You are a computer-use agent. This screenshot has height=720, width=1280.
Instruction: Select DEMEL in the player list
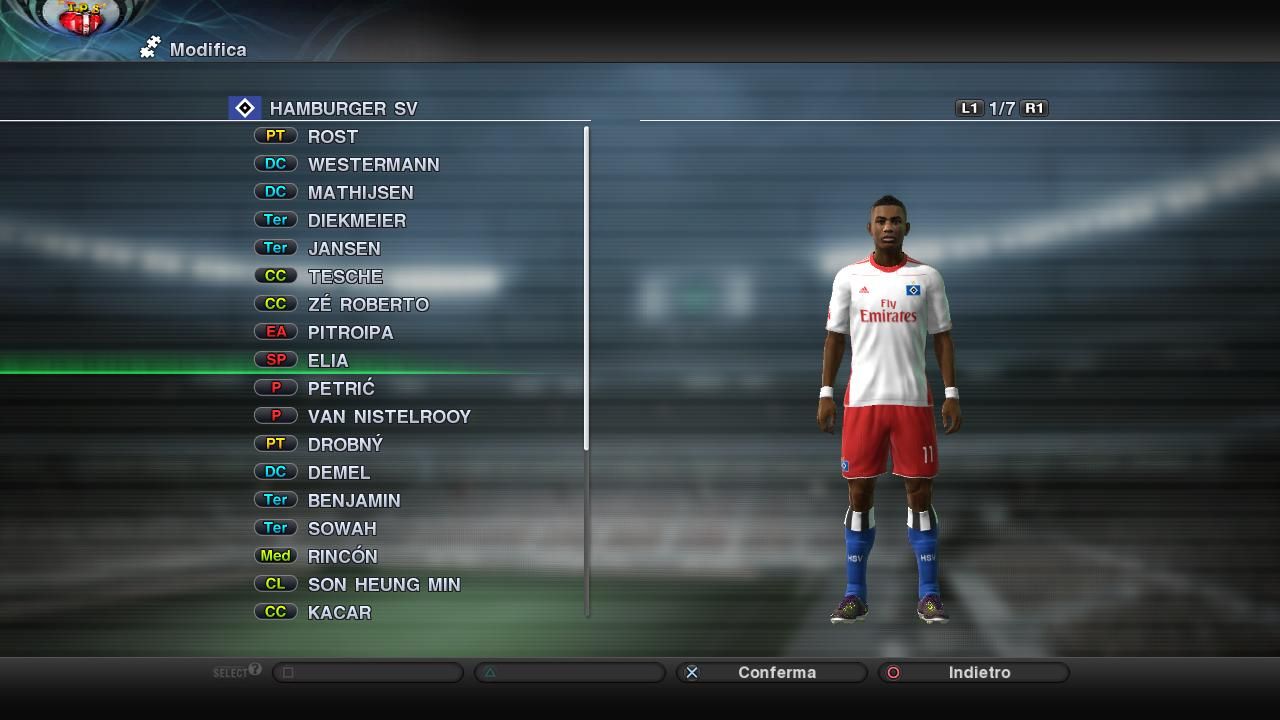pos(339,473)
